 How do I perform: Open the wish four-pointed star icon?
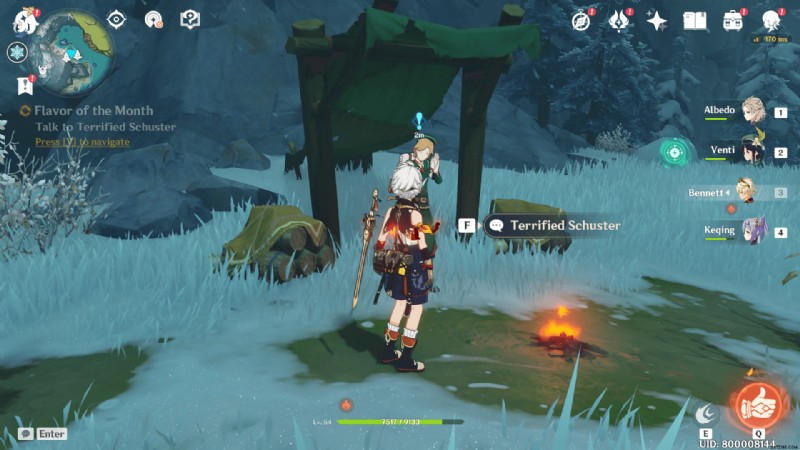coord(657,20)
